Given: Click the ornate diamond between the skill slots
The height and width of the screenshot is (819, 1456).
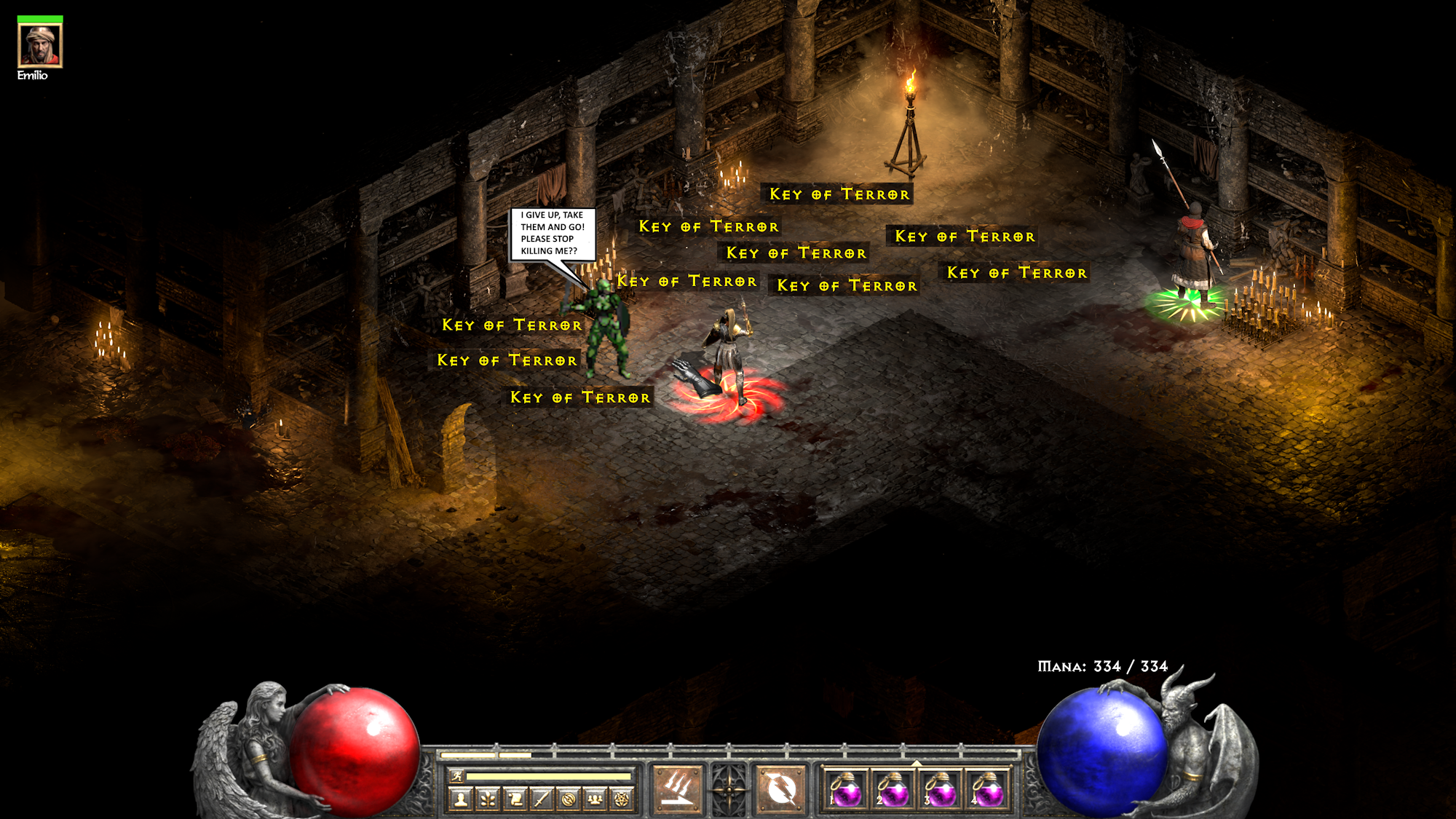Looking at the screenshot, I should 728,790.
